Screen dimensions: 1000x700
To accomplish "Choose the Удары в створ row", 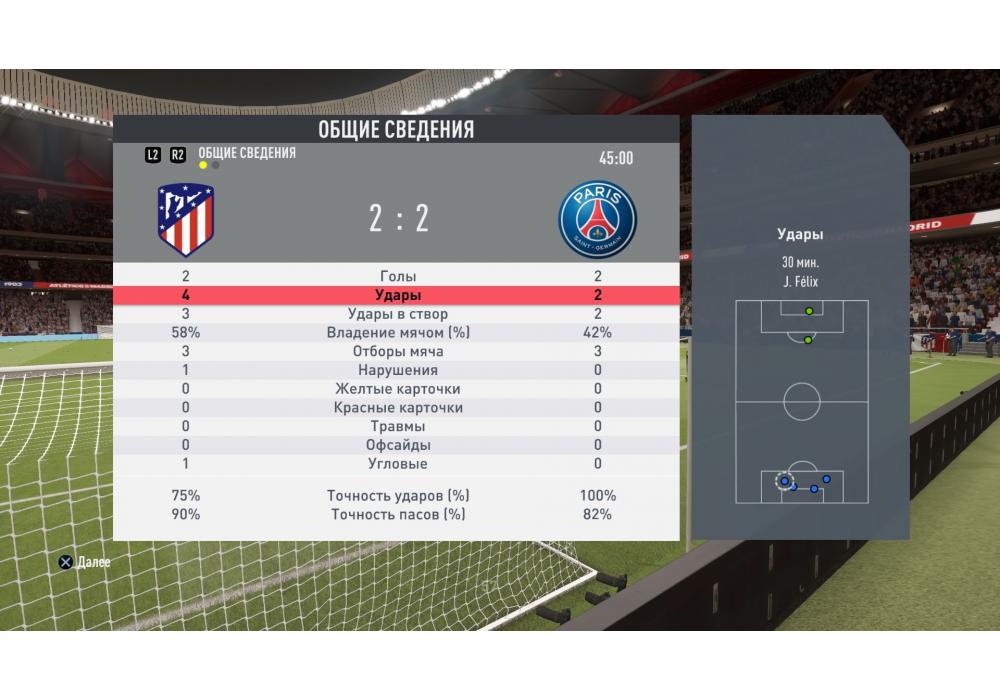I will (397, 314).
